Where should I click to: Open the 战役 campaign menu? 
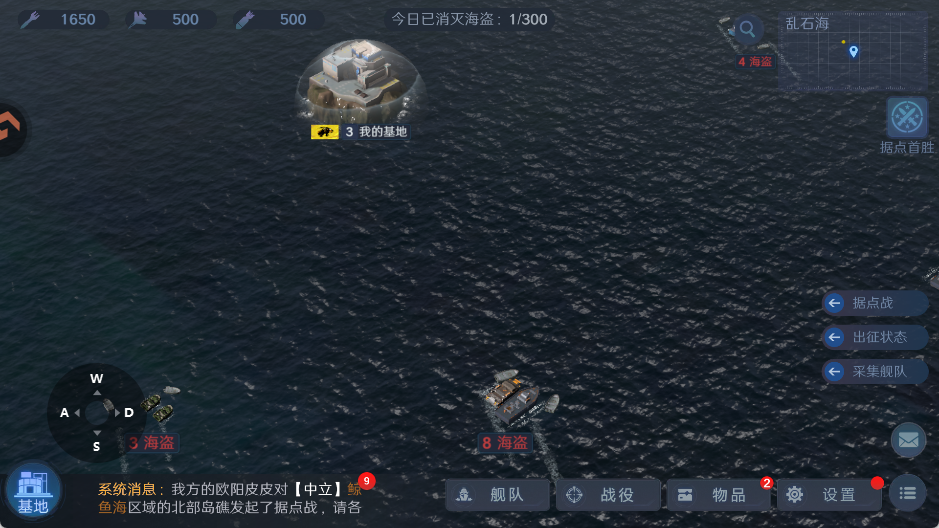coord(609,494)
